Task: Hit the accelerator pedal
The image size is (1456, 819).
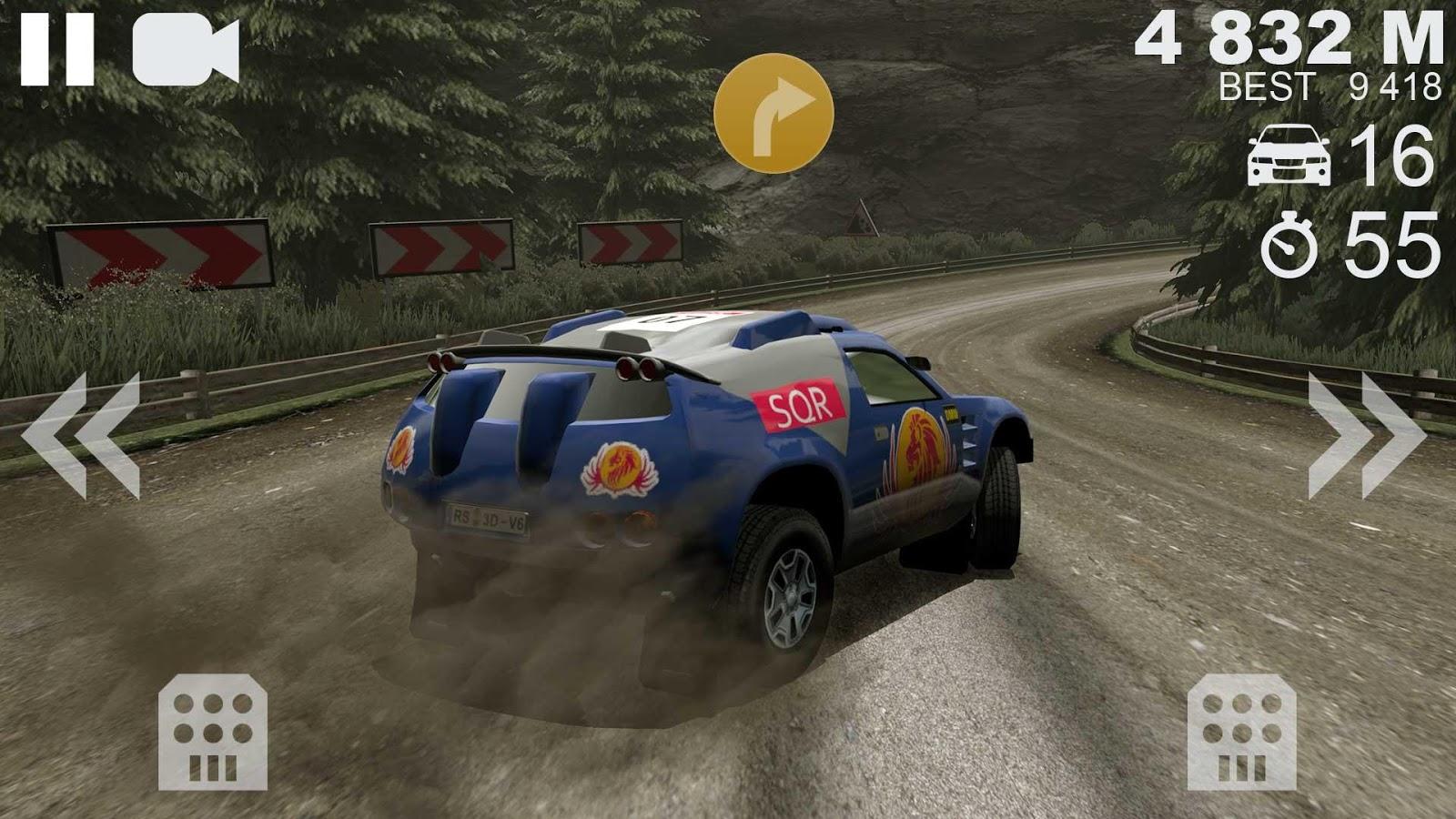Action: point(1242,732)
